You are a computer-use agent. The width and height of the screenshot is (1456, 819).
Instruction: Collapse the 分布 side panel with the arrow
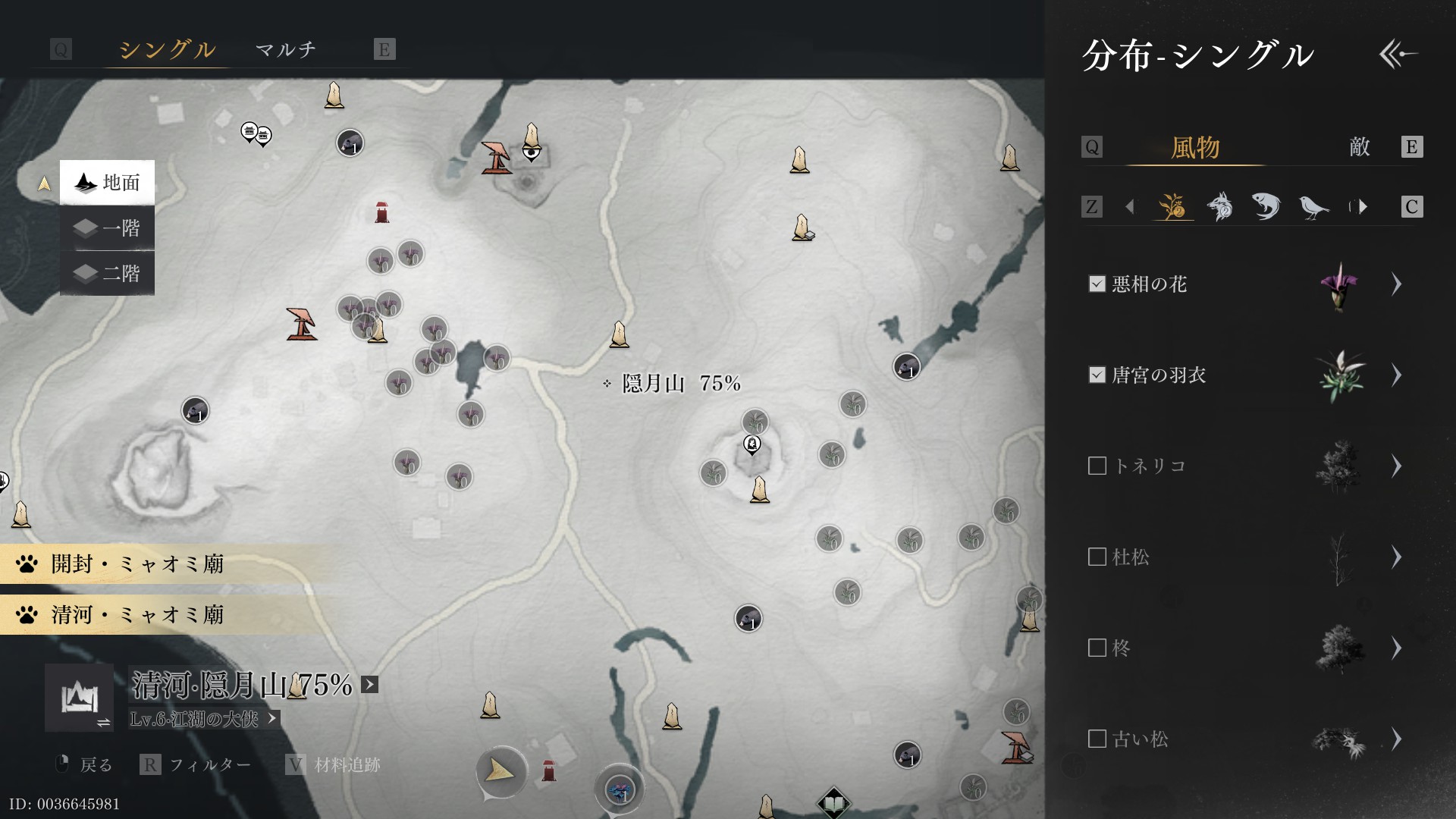(1398, 55)
